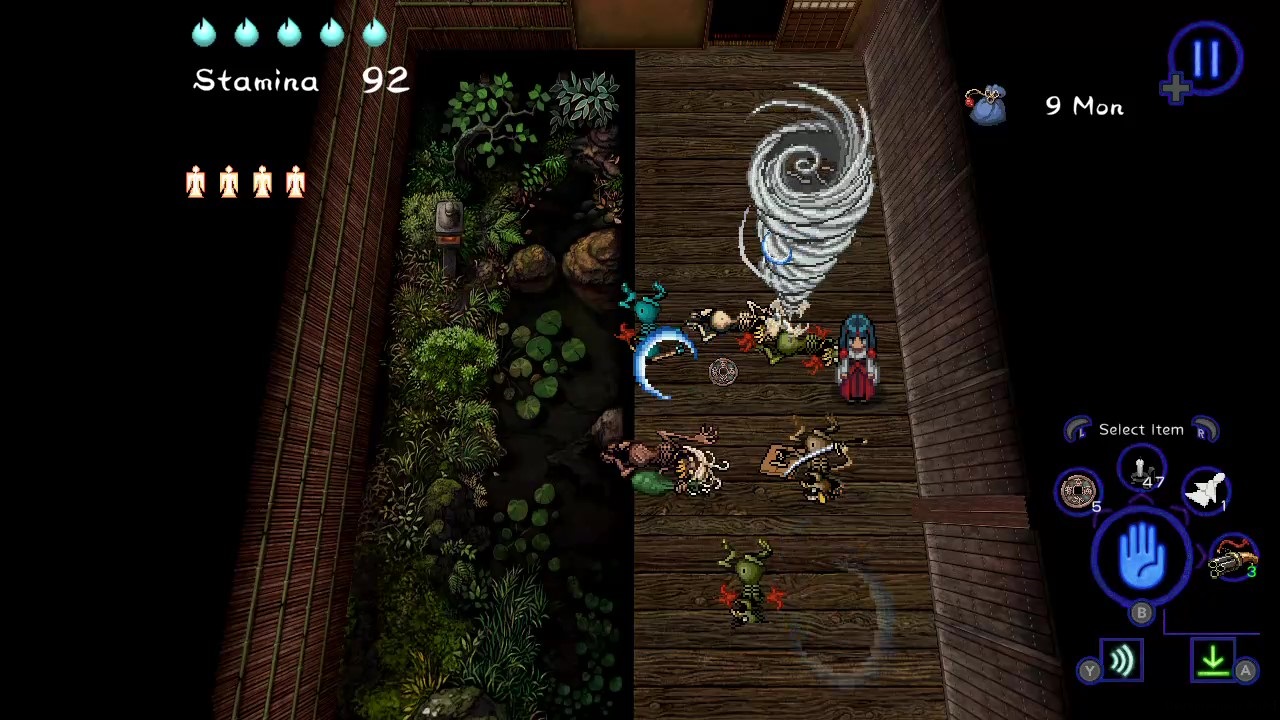
Task: Cycle items with the R shoulder icon
Action: tap(1206, 429)
